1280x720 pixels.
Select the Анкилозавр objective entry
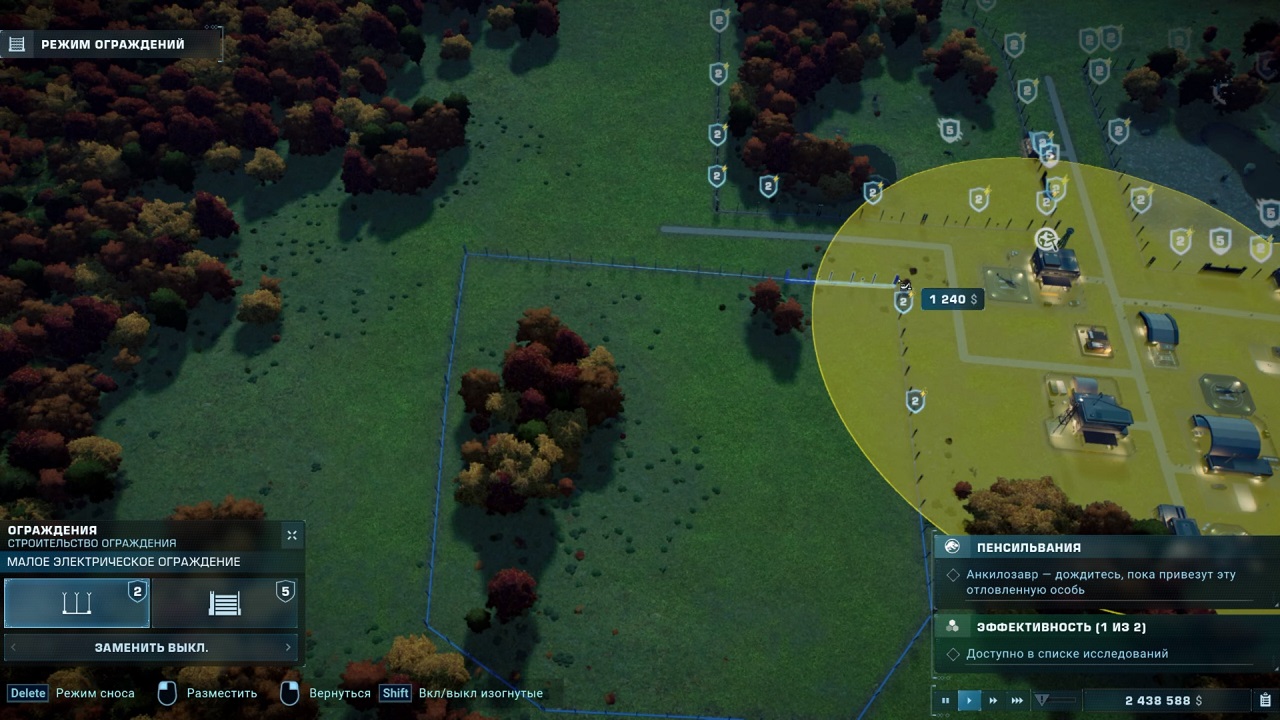[1100, 582]
